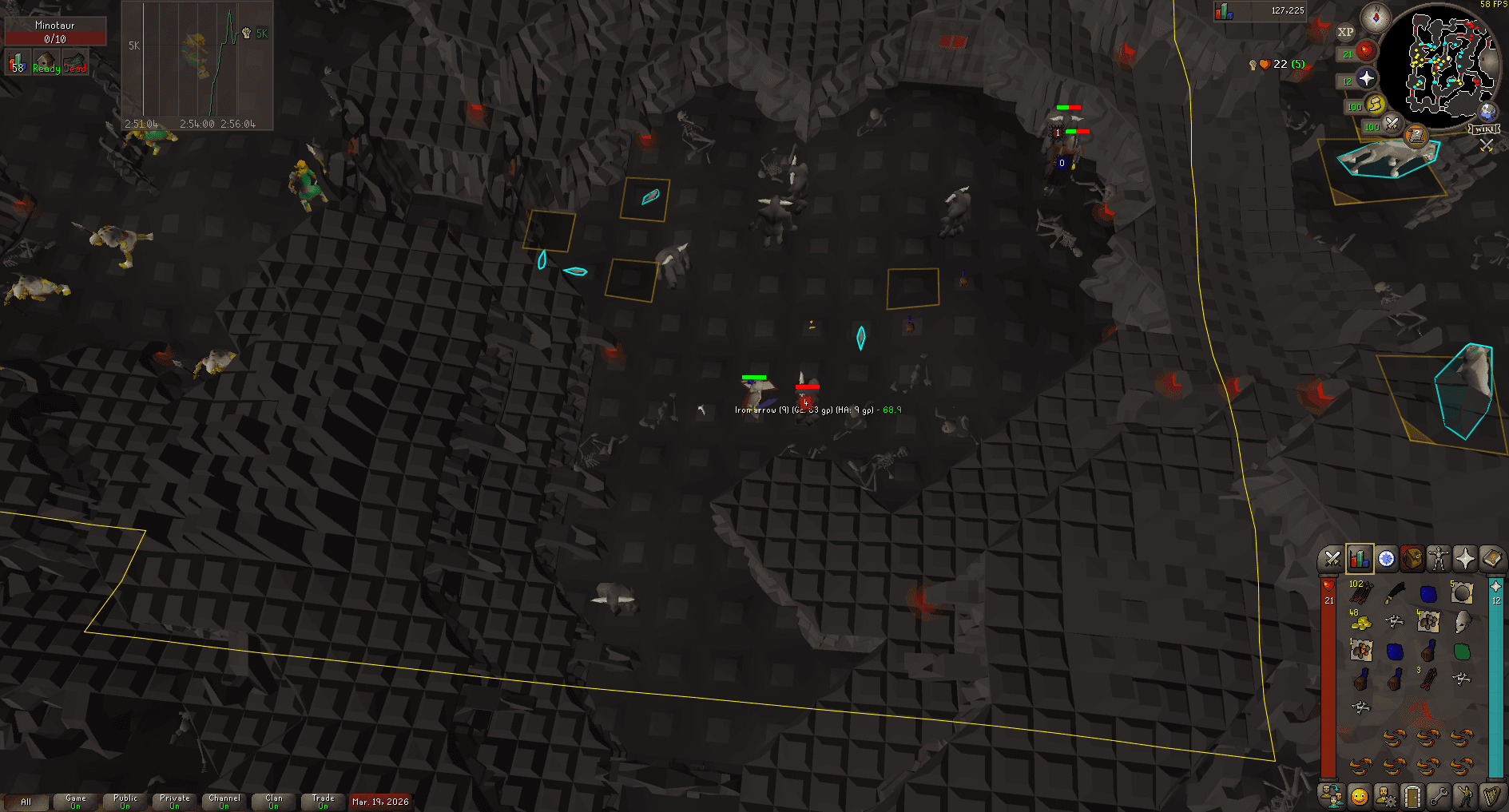Toggle the Public chat filter

(124, 802)
